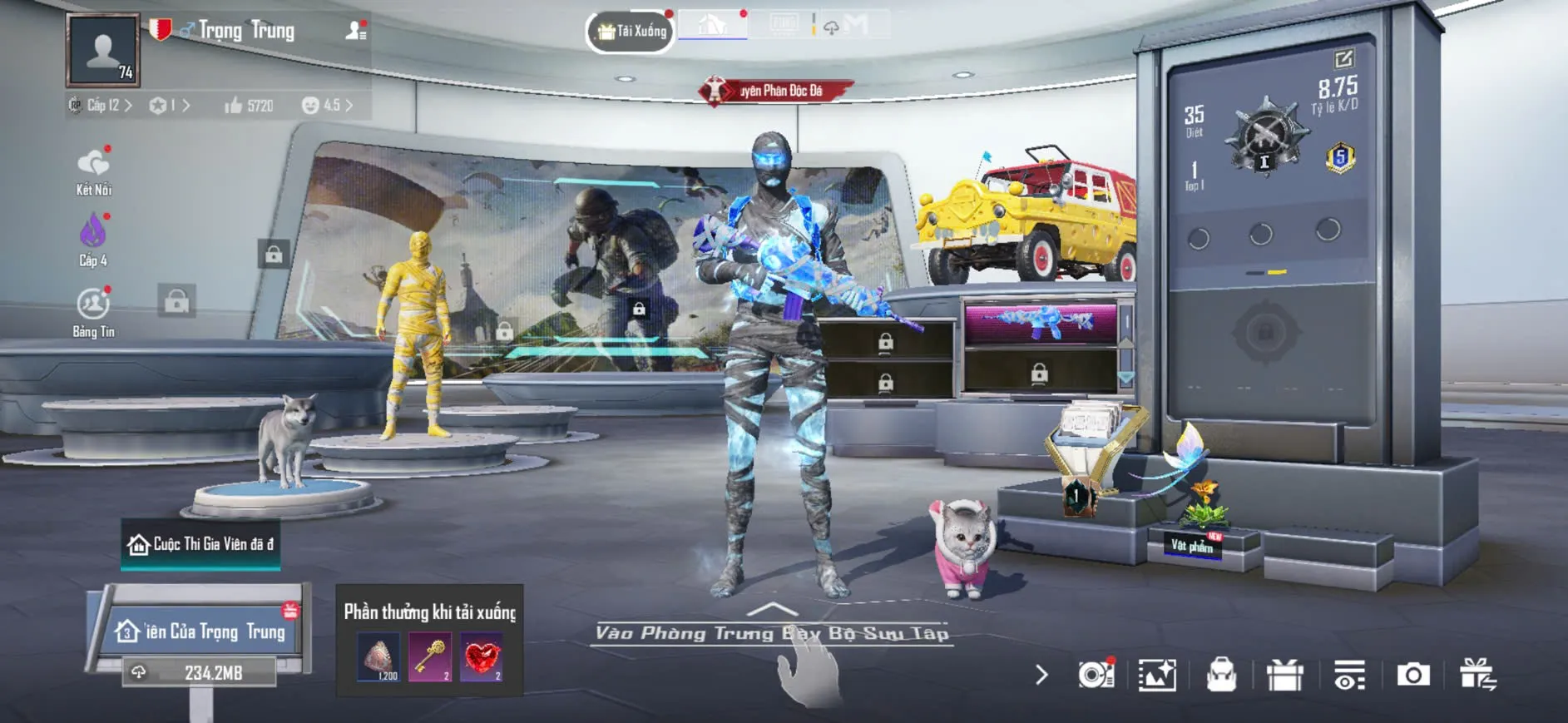Open the friend list icon beside the name

click(356, 31)
